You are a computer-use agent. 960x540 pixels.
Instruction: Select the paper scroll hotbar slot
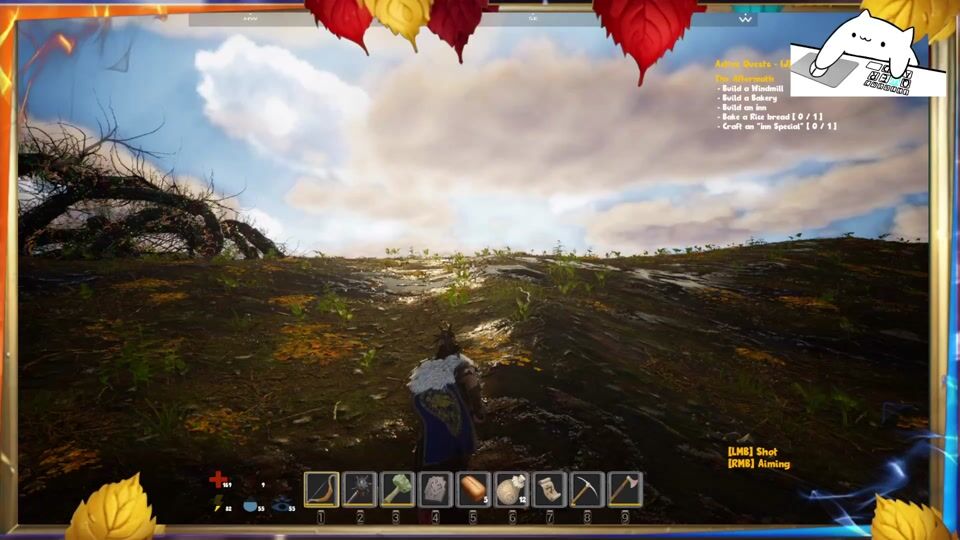[549, 489]
